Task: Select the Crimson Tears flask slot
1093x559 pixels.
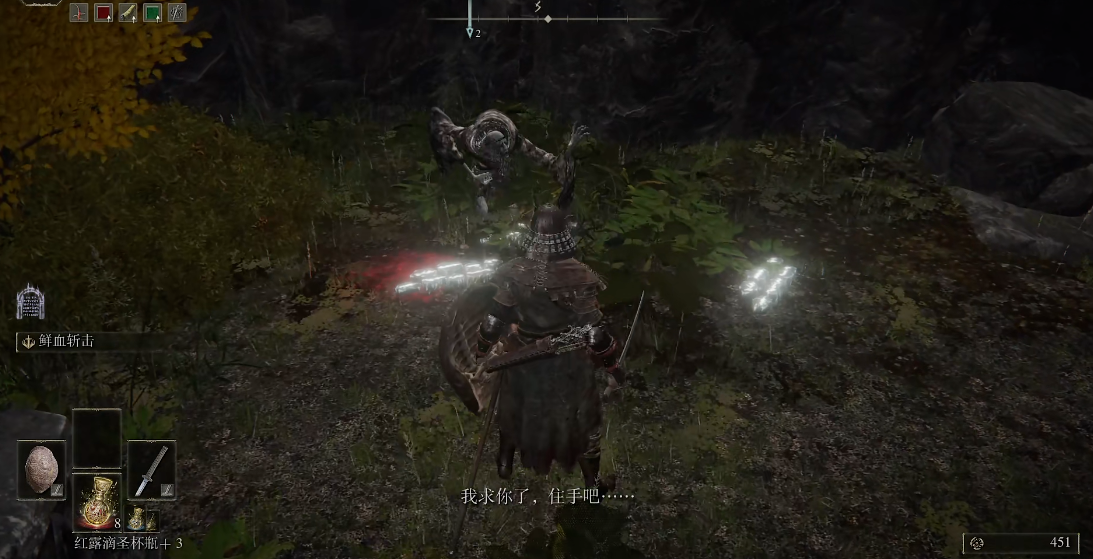Action: coord(97,501)
